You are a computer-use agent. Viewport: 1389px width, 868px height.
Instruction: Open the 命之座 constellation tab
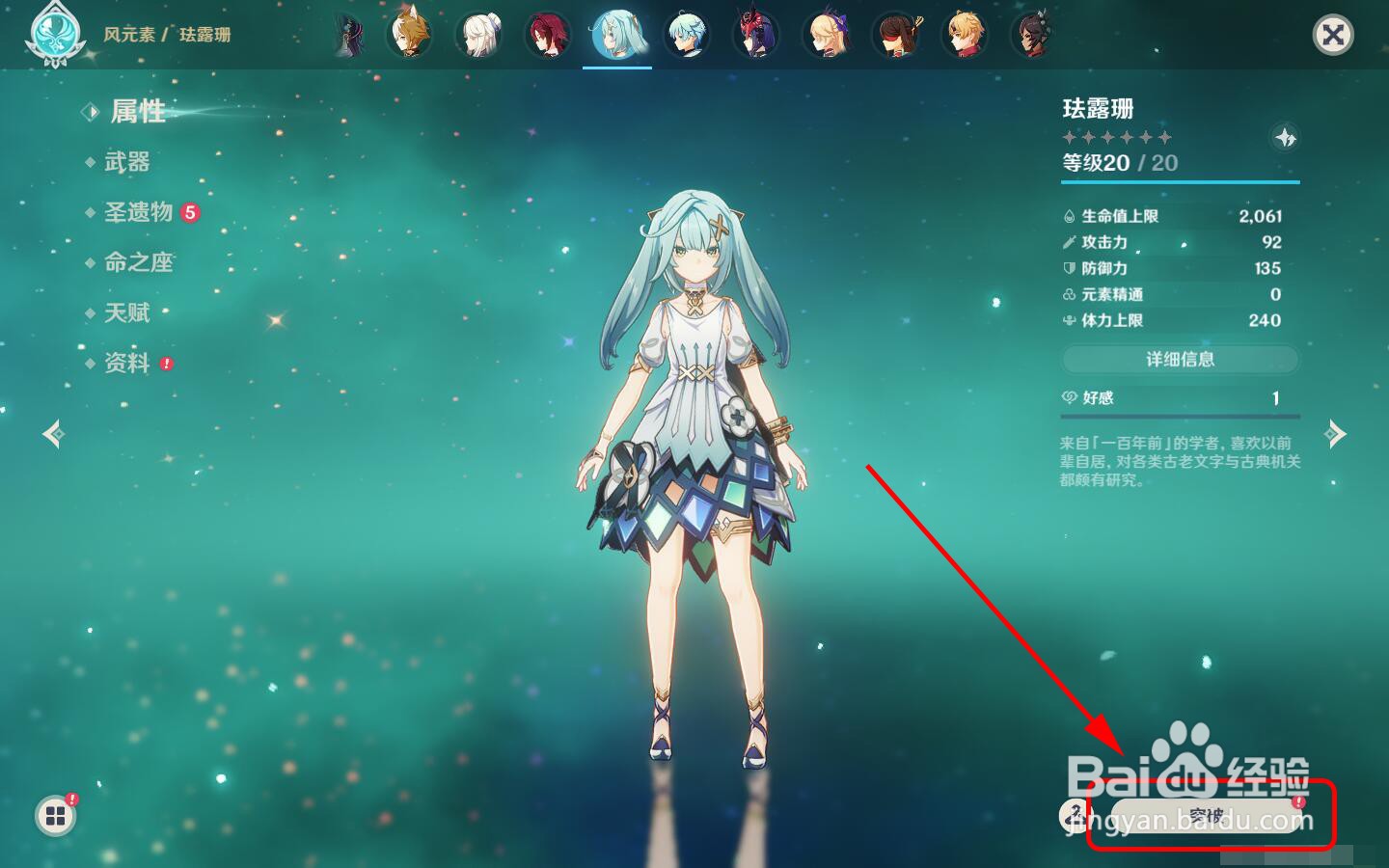point(140,262)
